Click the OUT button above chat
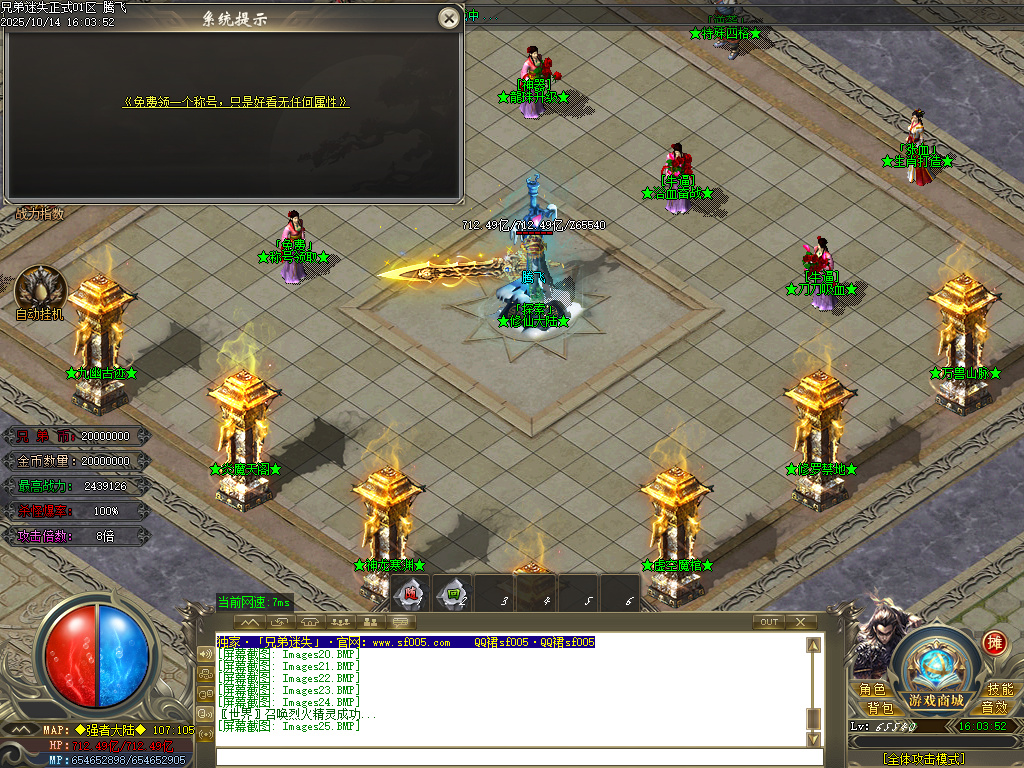The width and height of the screenshot is (1024, 768). pyautogui.click(x=768, y=622)
